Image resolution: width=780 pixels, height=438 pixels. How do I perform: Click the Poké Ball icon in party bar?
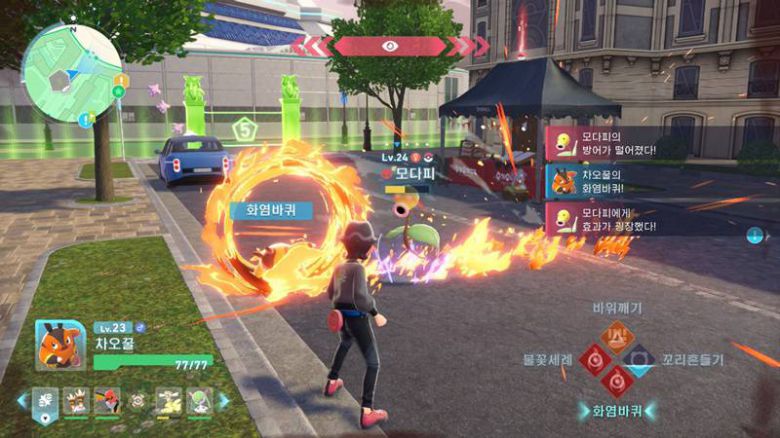tap(138, 402)
